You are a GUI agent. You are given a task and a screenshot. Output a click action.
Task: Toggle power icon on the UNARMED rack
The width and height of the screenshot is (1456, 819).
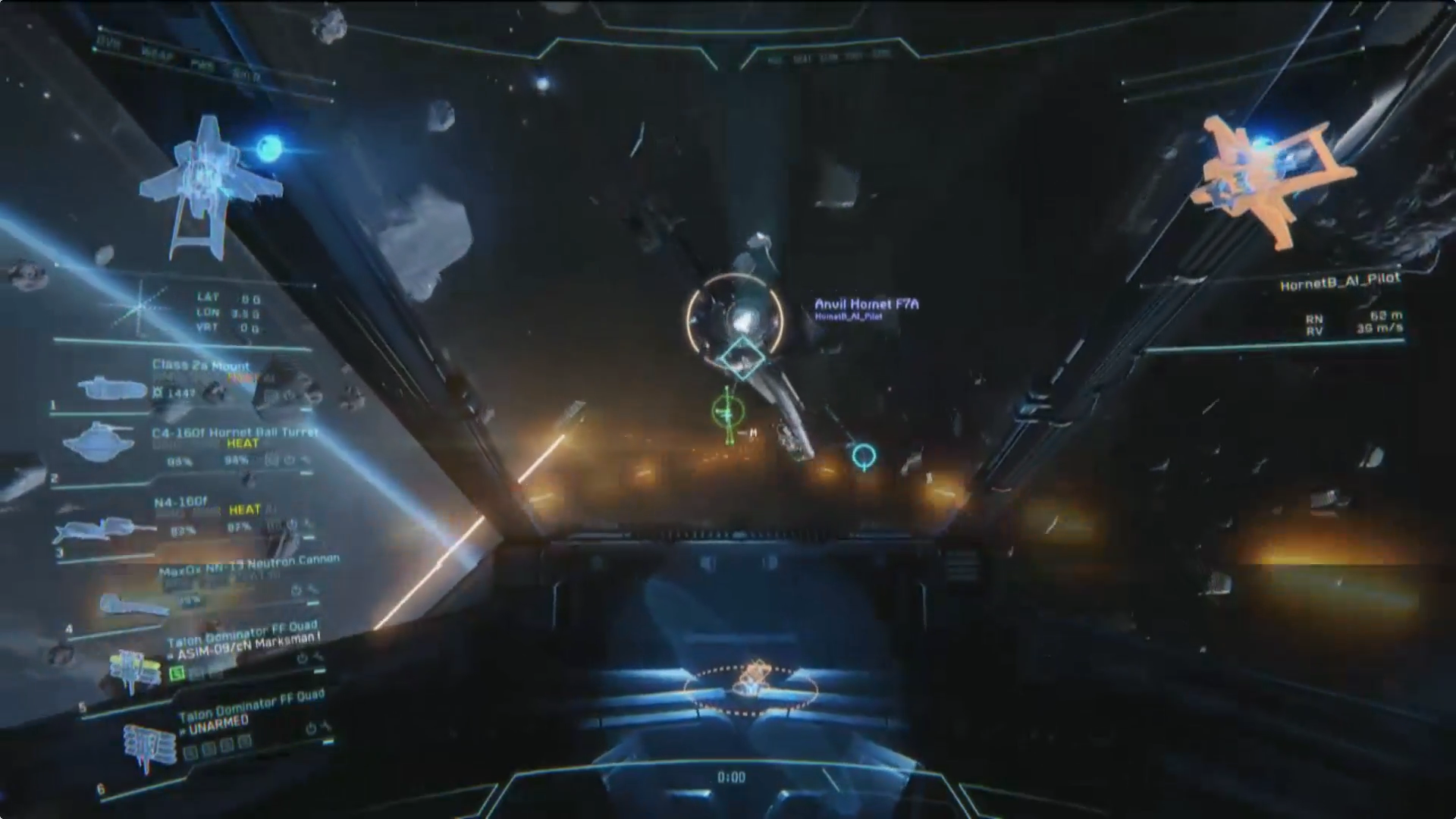(x=310, y=729)
